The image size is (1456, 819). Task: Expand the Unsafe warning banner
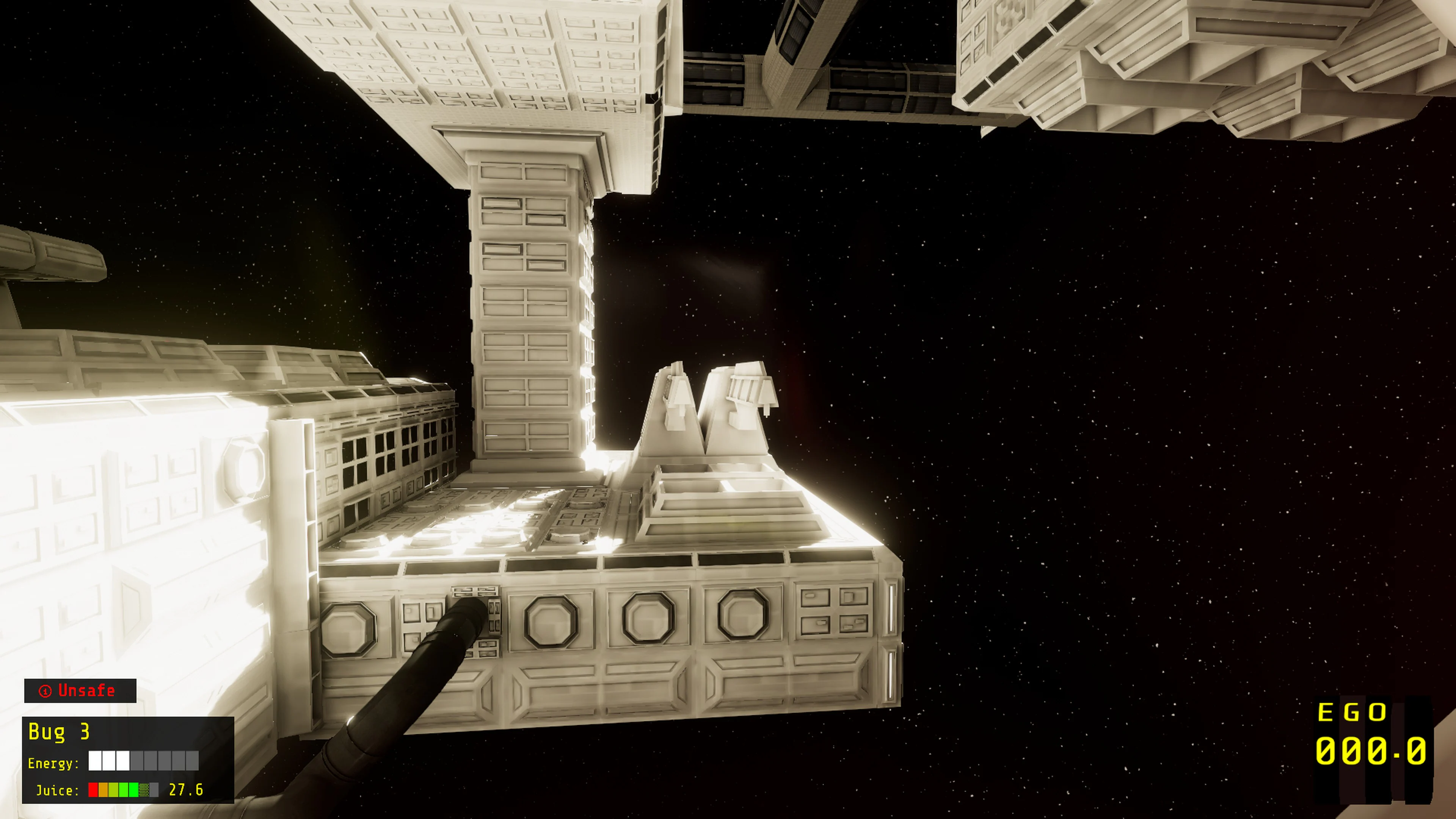tap(79, 691)
